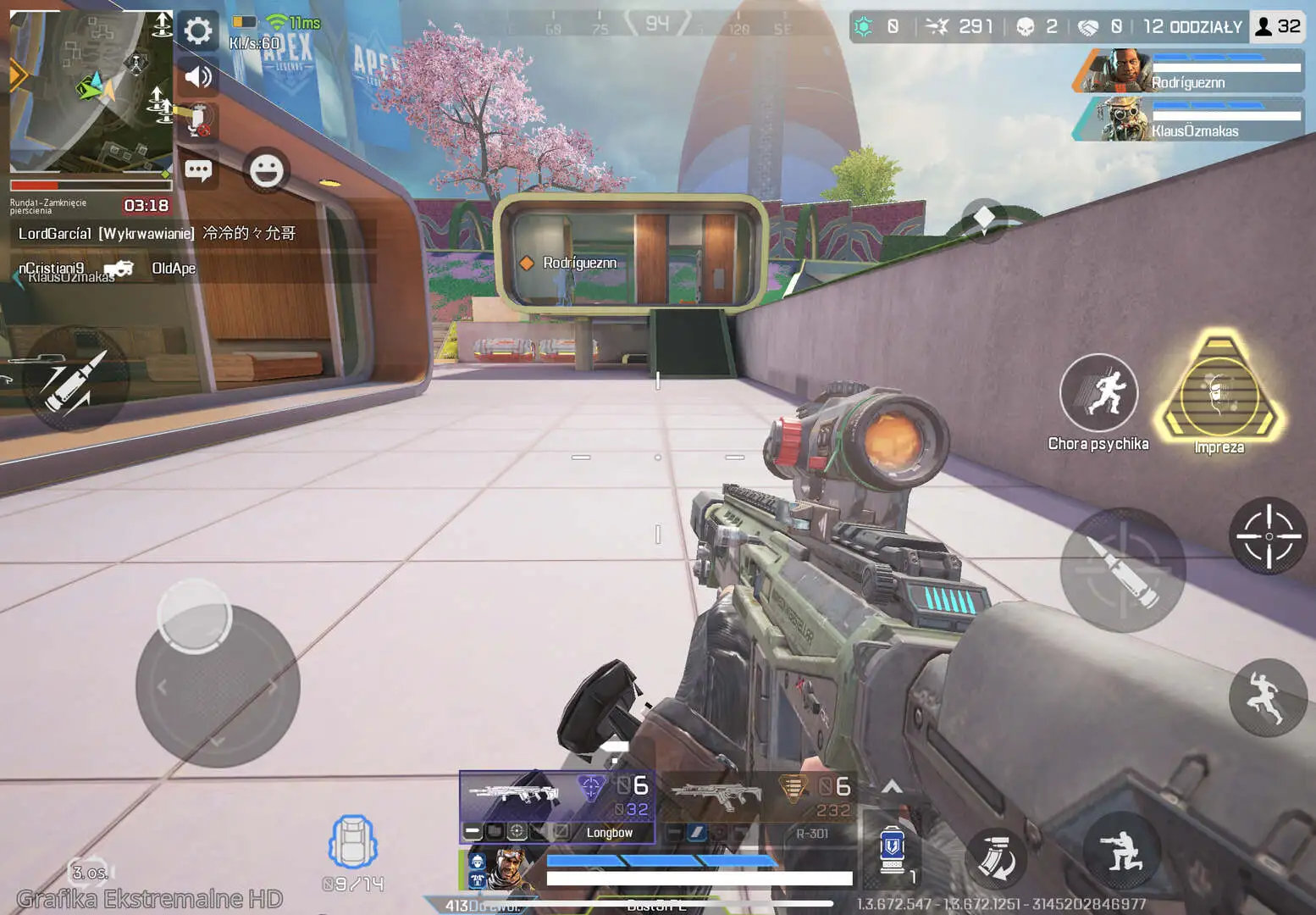Viewport: 1316px width, 915px height.
Task: Toggle the microphone on or off
Action: (196, 119)
